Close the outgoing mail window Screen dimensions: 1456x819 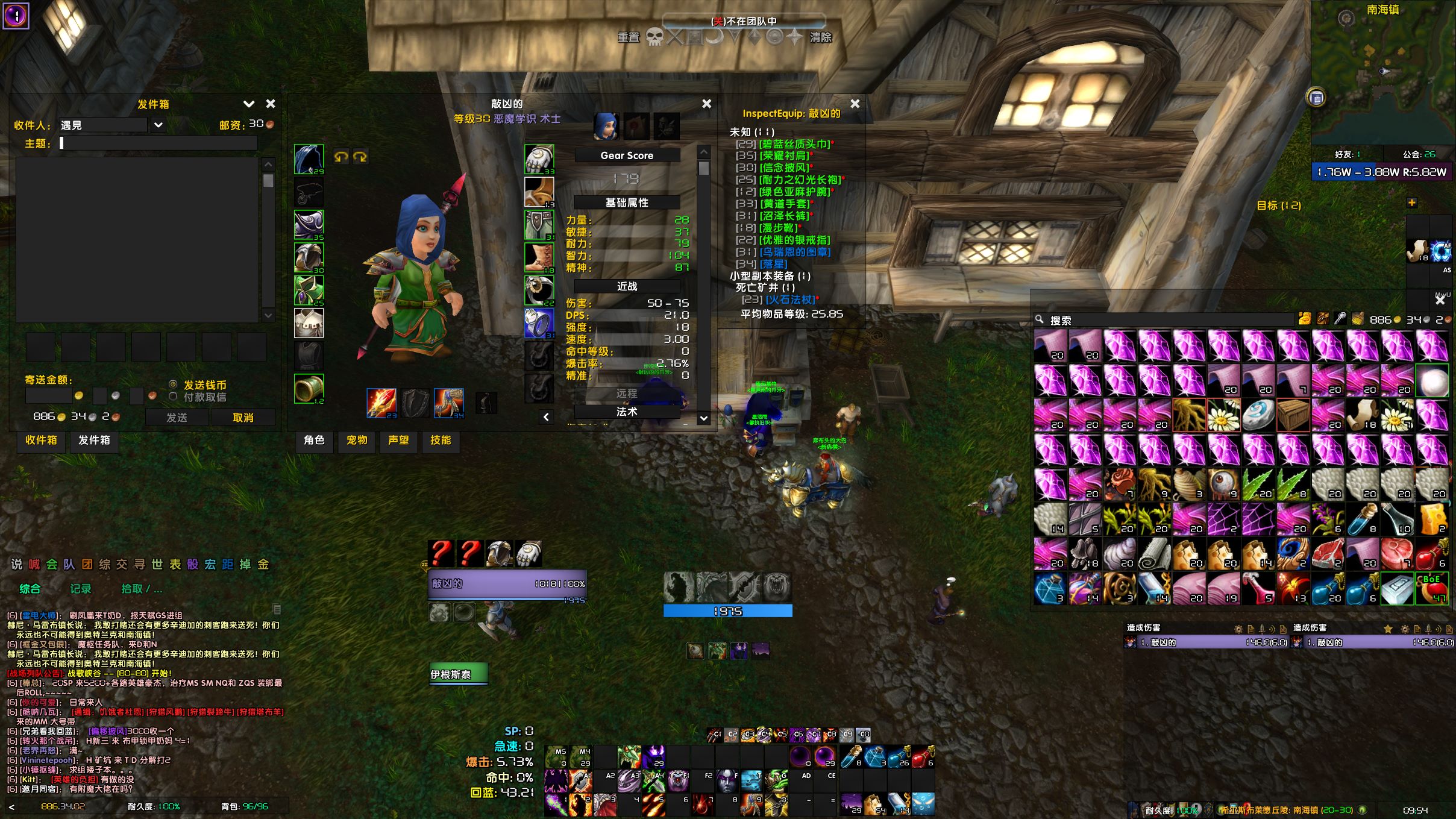[271, 104]
